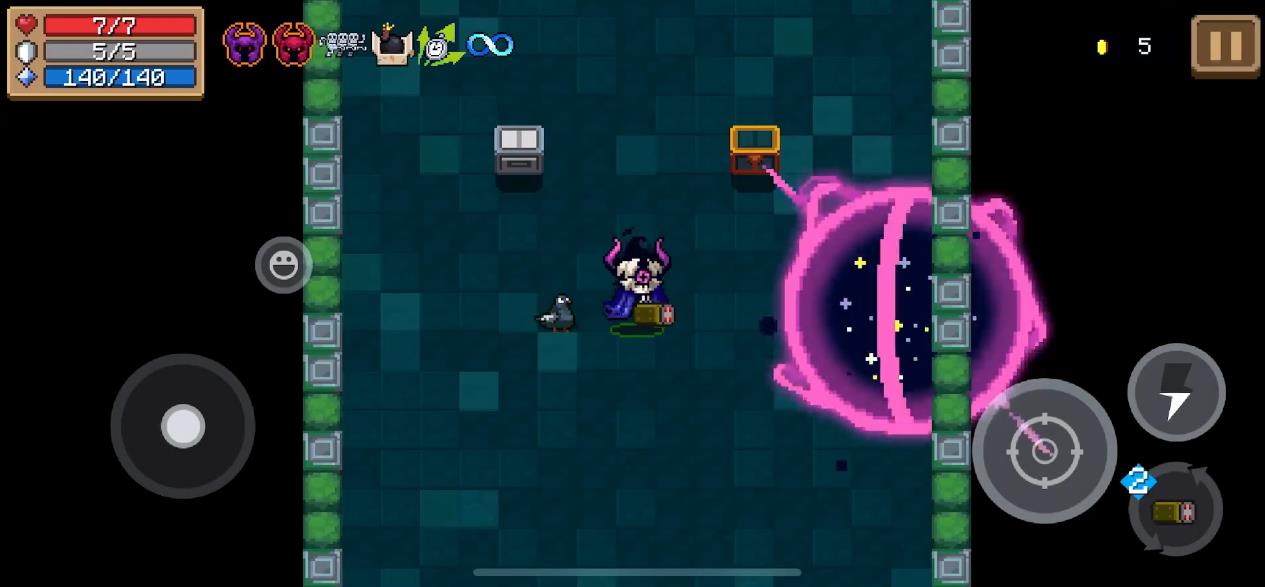Tap the virtual movement joystick
The height and width of the screenshot is (587, 1265).
click(183, 426)
